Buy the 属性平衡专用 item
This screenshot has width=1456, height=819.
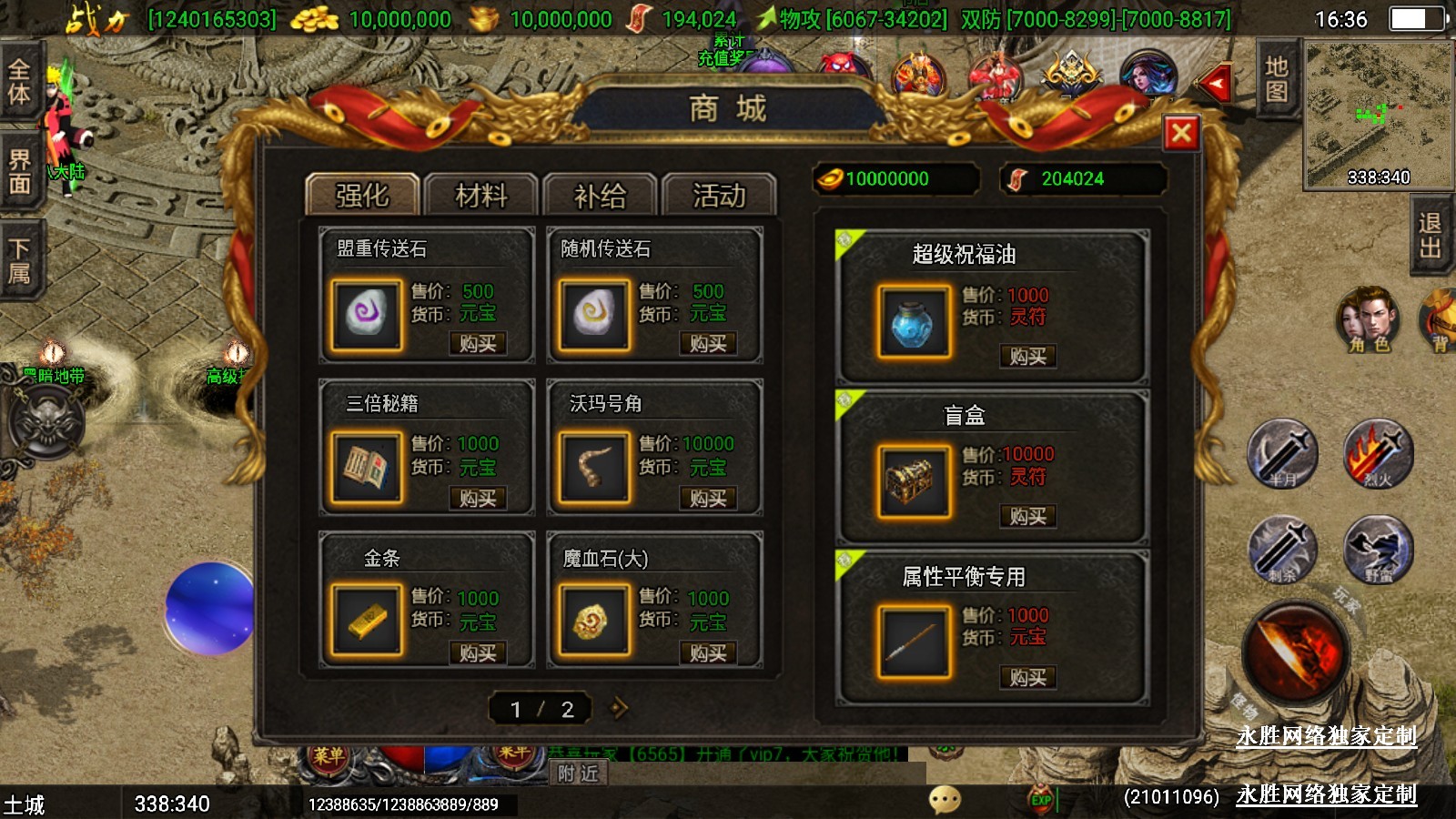1027,678
